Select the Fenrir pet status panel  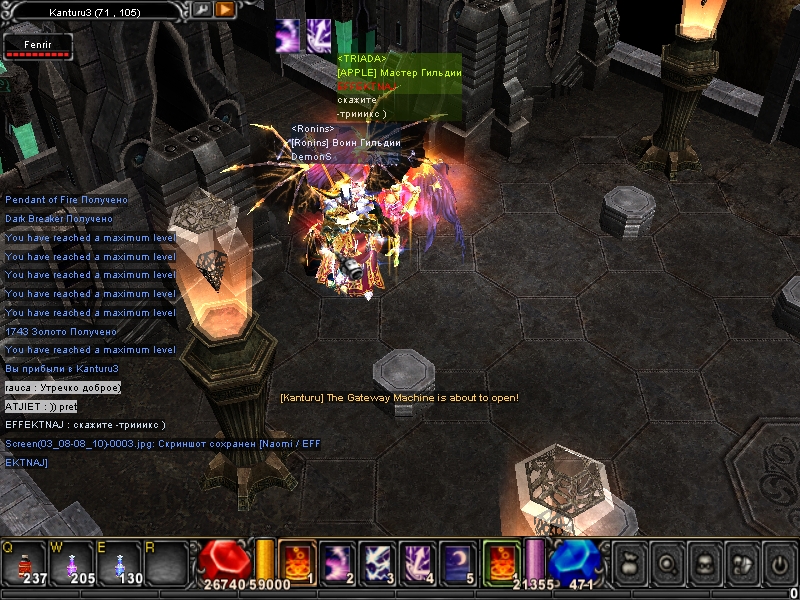pyautogui.click(x=36, y=47)
